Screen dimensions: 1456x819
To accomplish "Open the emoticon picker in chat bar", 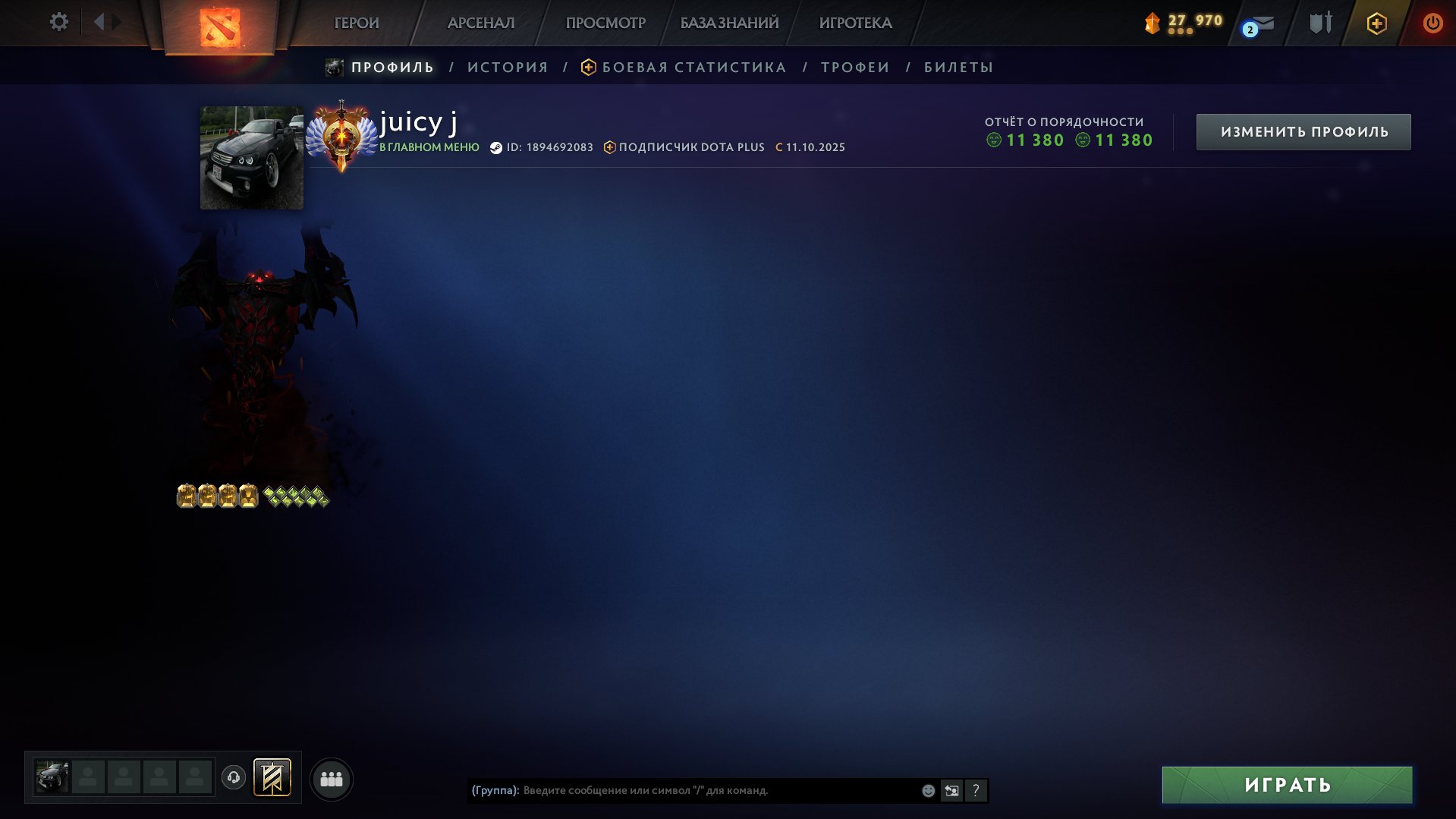I will (x=927, y=790).
